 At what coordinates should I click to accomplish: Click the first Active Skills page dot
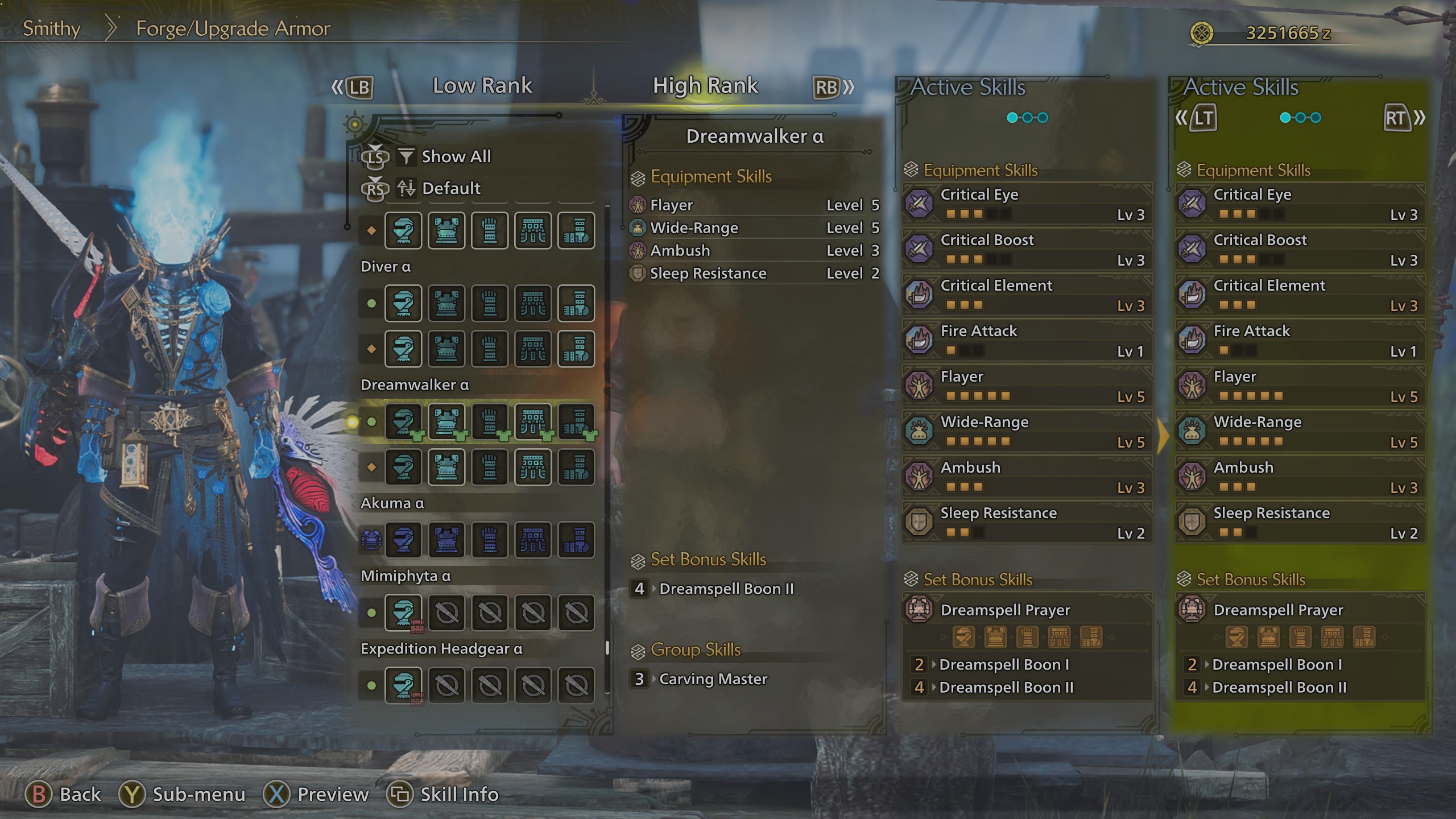tap(1011, 117)
